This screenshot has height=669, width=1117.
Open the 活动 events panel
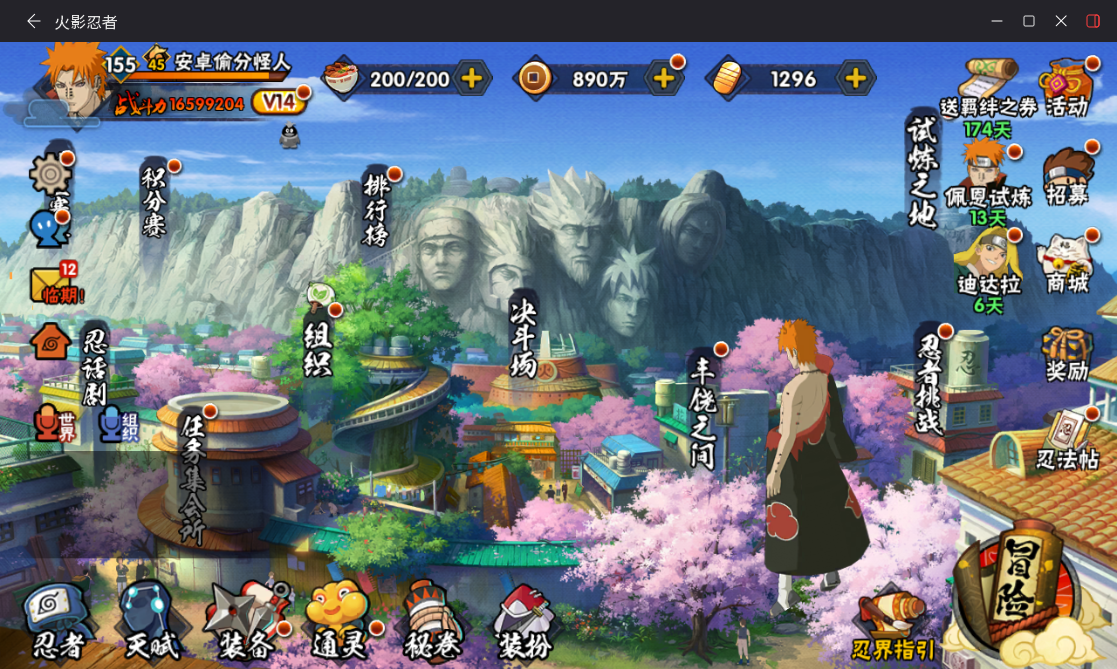click(1066, 88)
